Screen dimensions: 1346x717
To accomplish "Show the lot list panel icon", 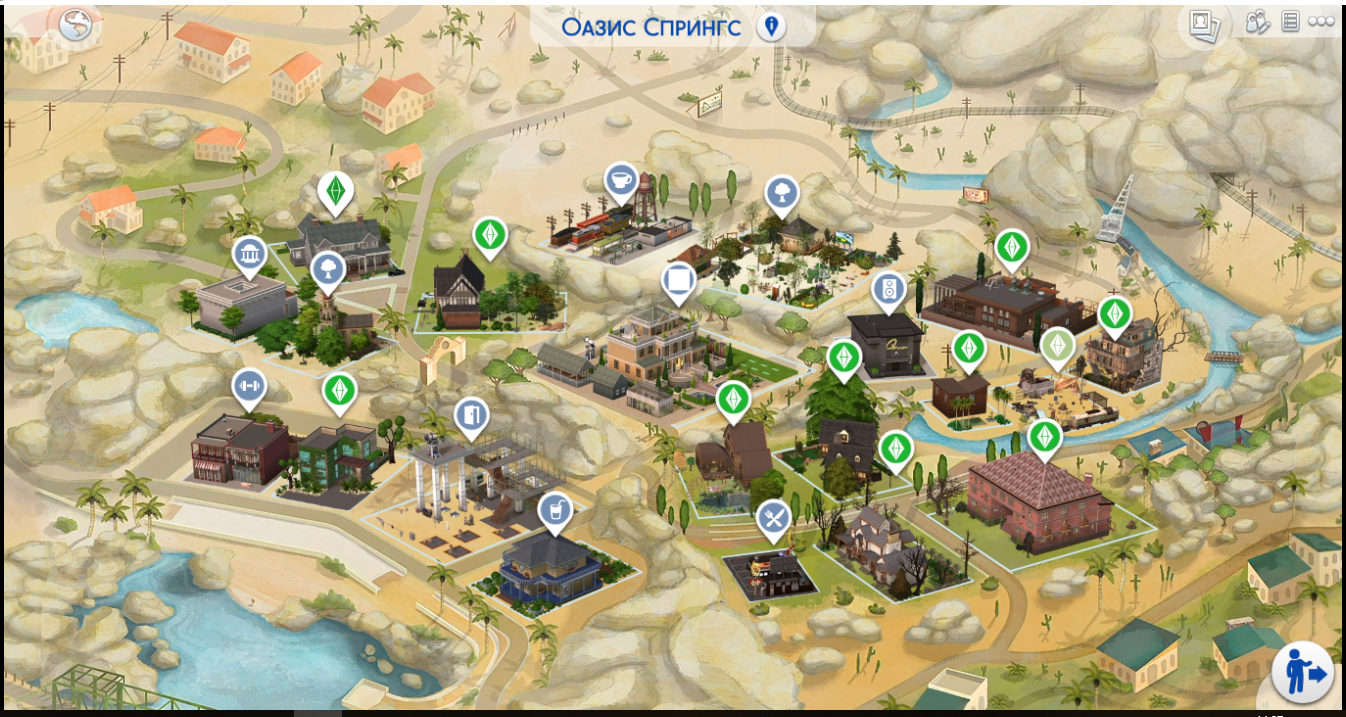I will coord(1290,21).
